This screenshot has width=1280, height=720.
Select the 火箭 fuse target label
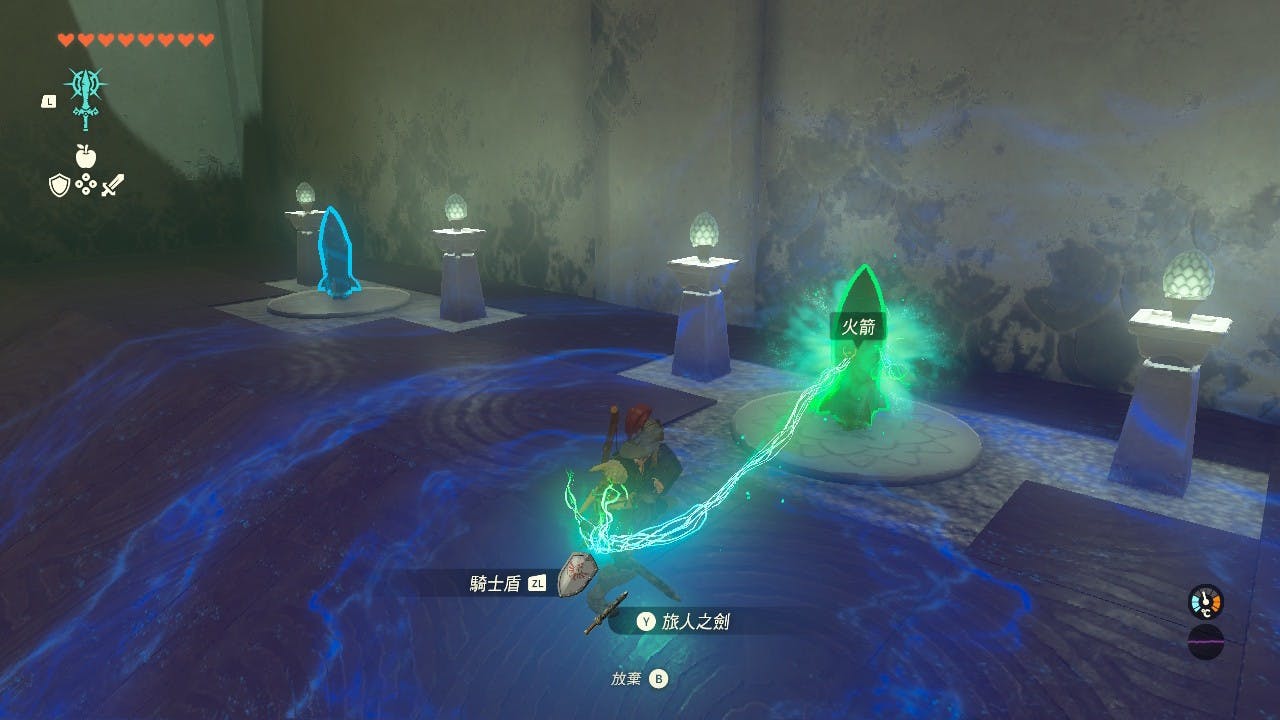click(858, 325)
